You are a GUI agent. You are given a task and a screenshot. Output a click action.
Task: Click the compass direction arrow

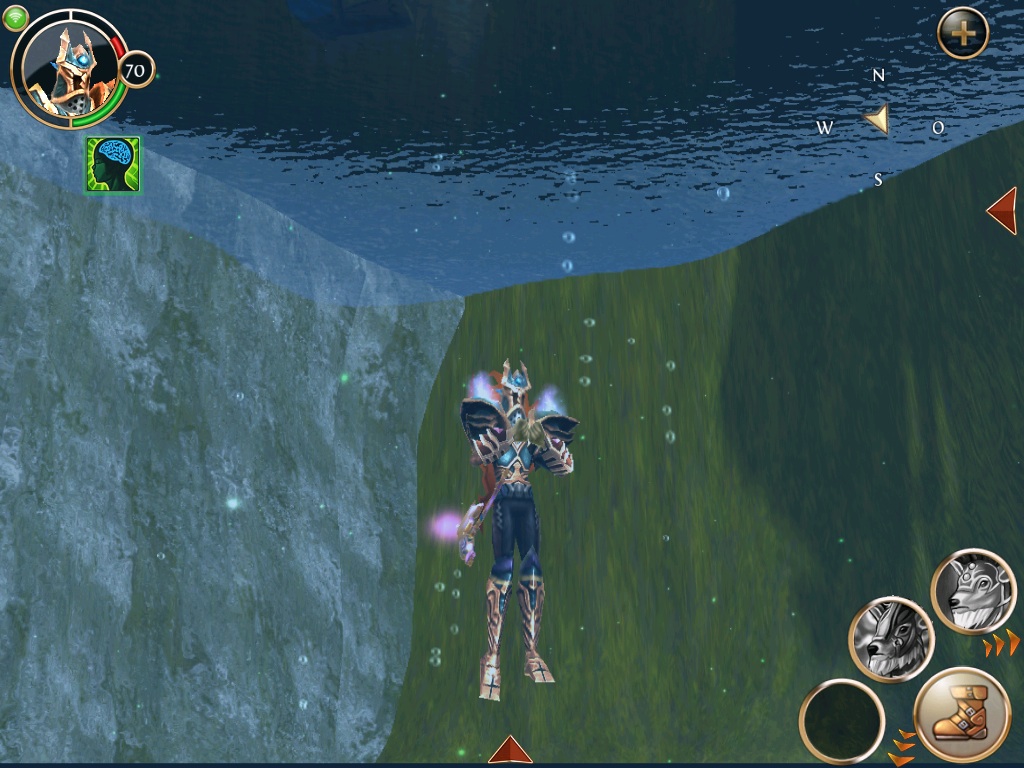(x=878, y=121)
